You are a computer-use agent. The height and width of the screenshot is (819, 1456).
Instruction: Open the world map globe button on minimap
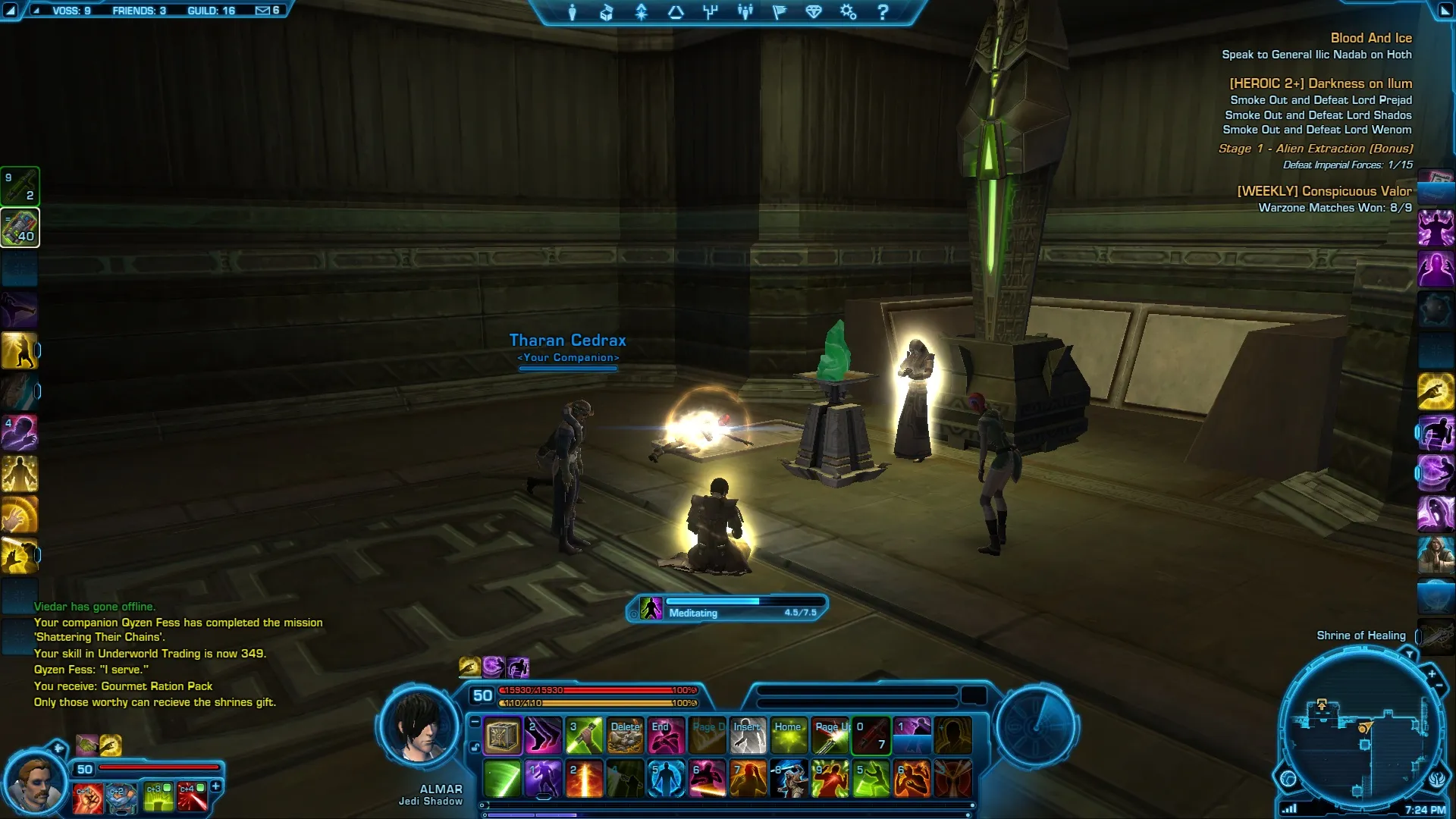1288,778
